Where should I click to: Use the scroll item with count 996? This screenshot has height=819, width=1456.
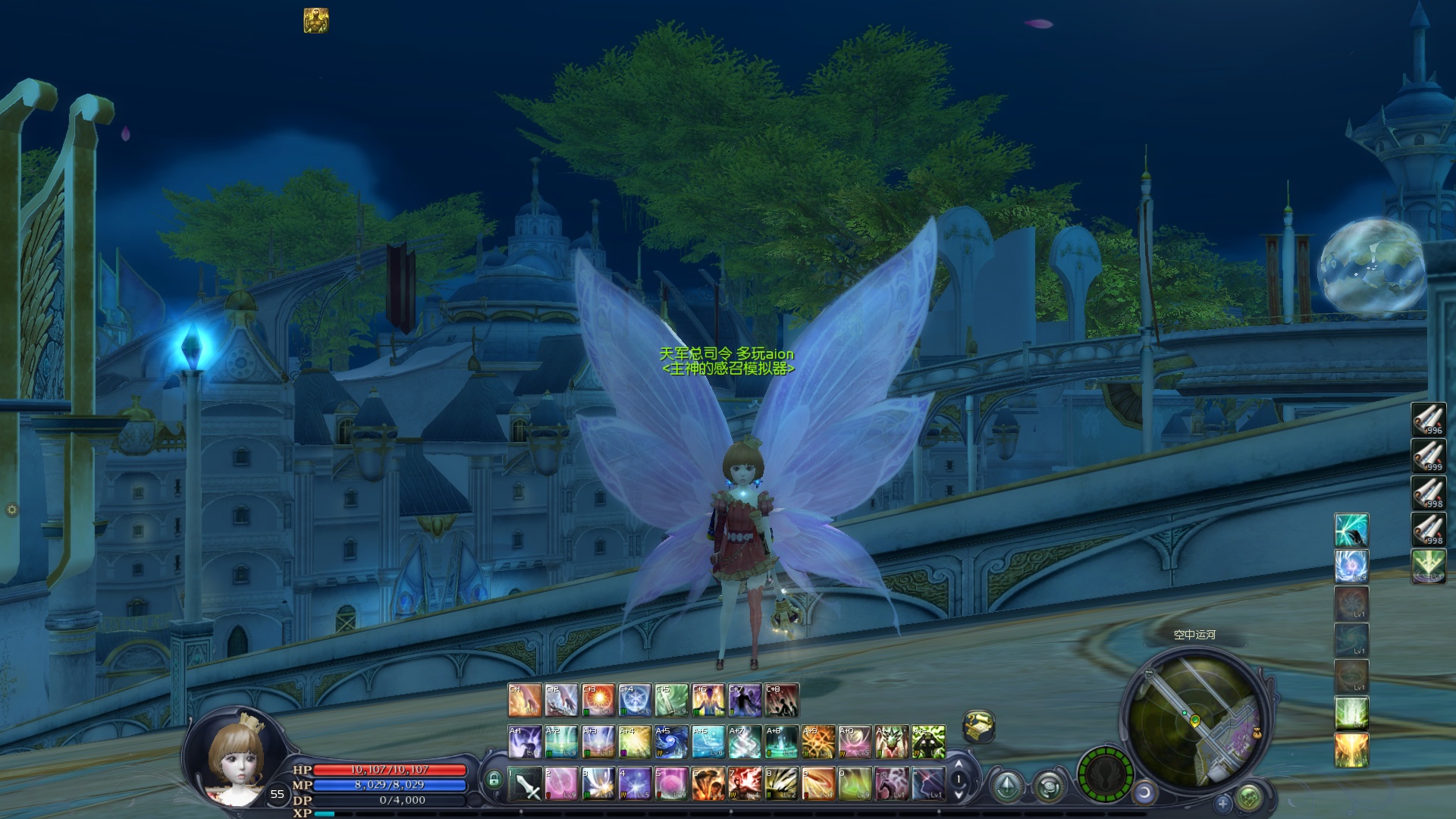tap(1428, 419)
